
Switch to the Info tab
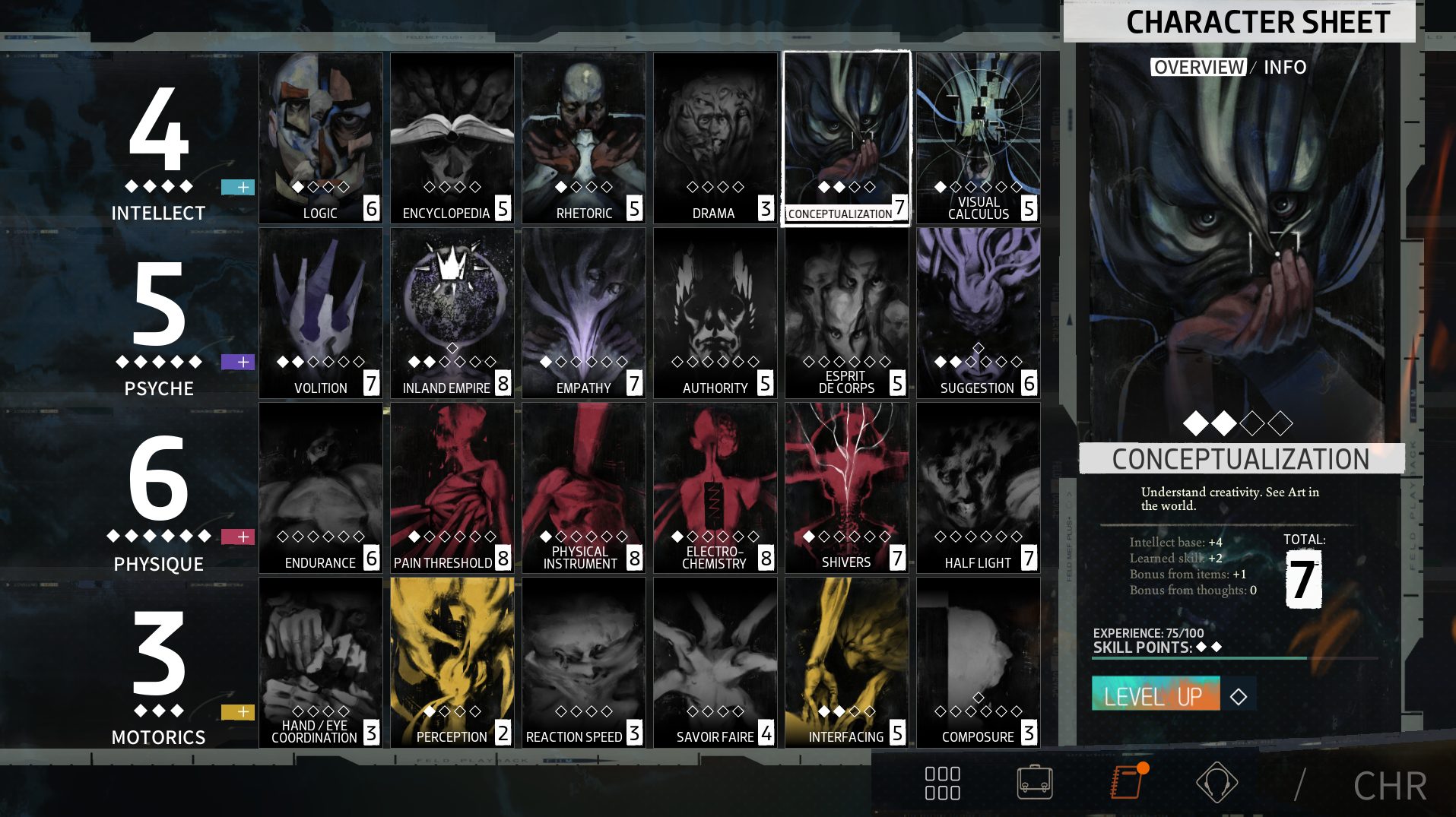pos(1284,68)
